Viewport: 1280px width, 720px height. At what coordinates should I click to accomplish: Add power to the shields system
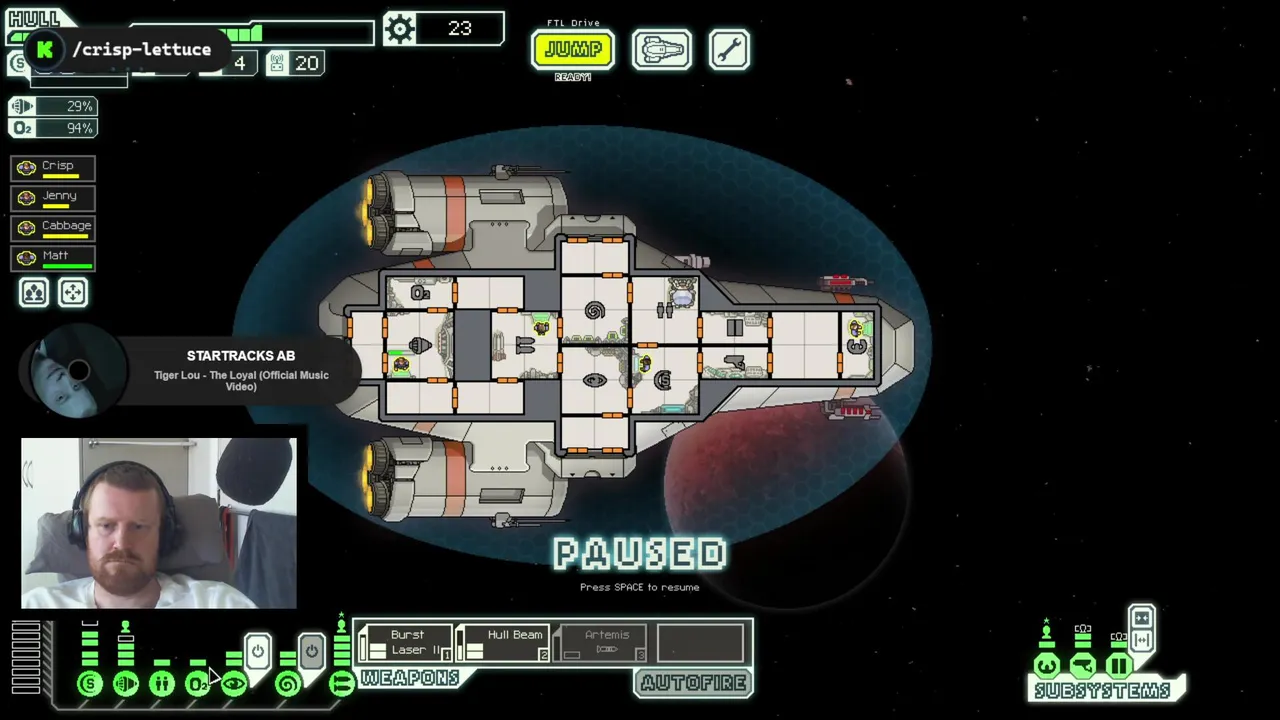point(90,684)
